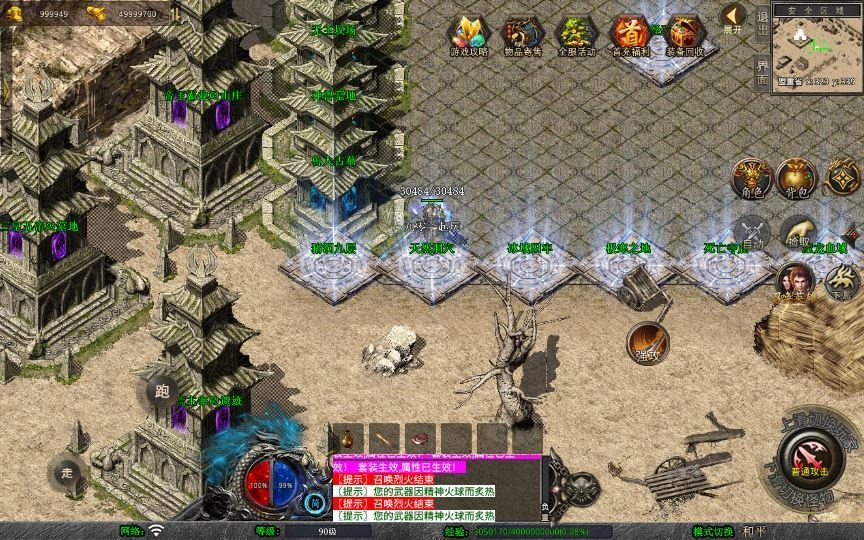864x540 pixels.
Task: Click the 界面 interface button
Action: [763, 71]
